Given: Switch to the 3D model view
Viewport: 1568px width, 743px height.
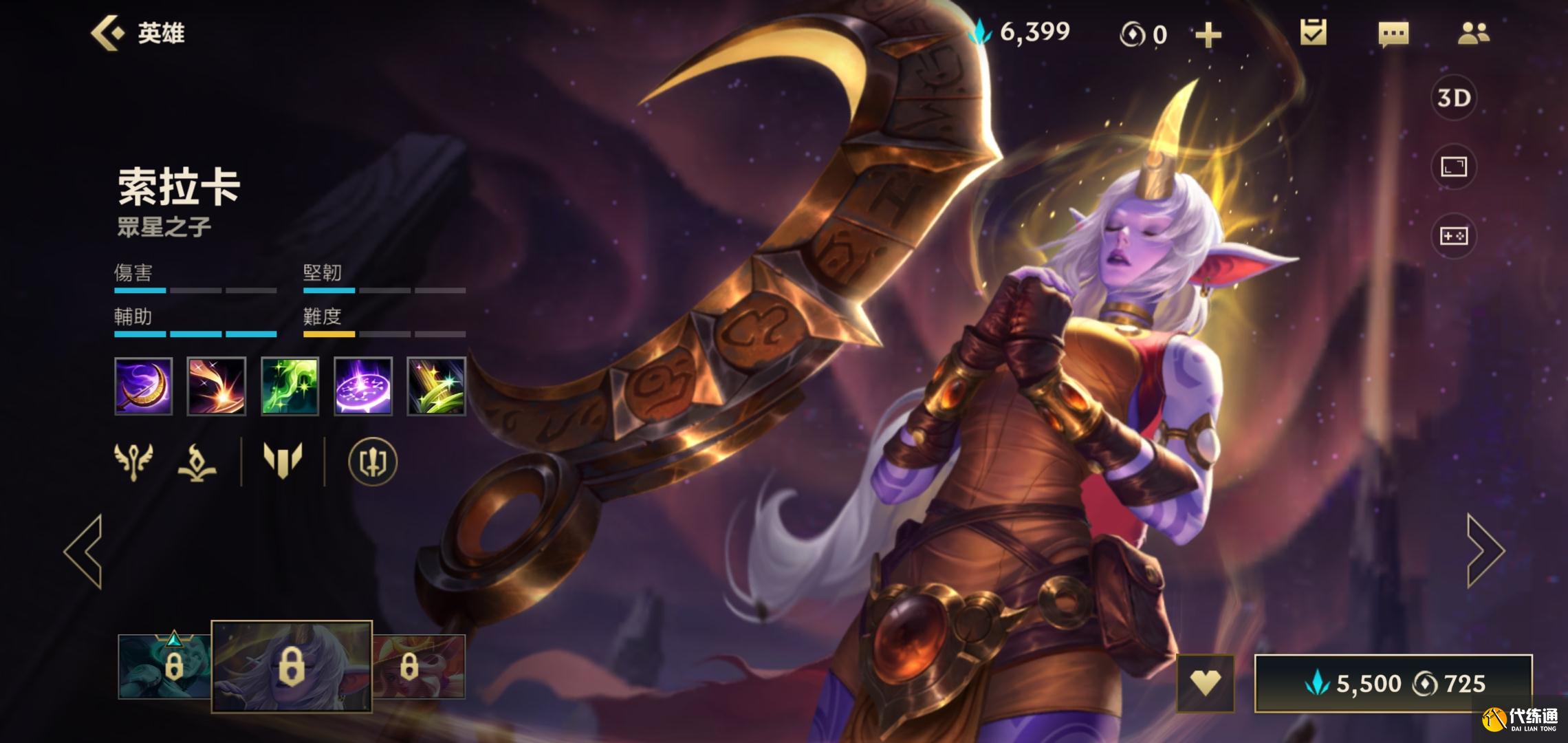Looking at the screenshot, I should coord(1453,98).
